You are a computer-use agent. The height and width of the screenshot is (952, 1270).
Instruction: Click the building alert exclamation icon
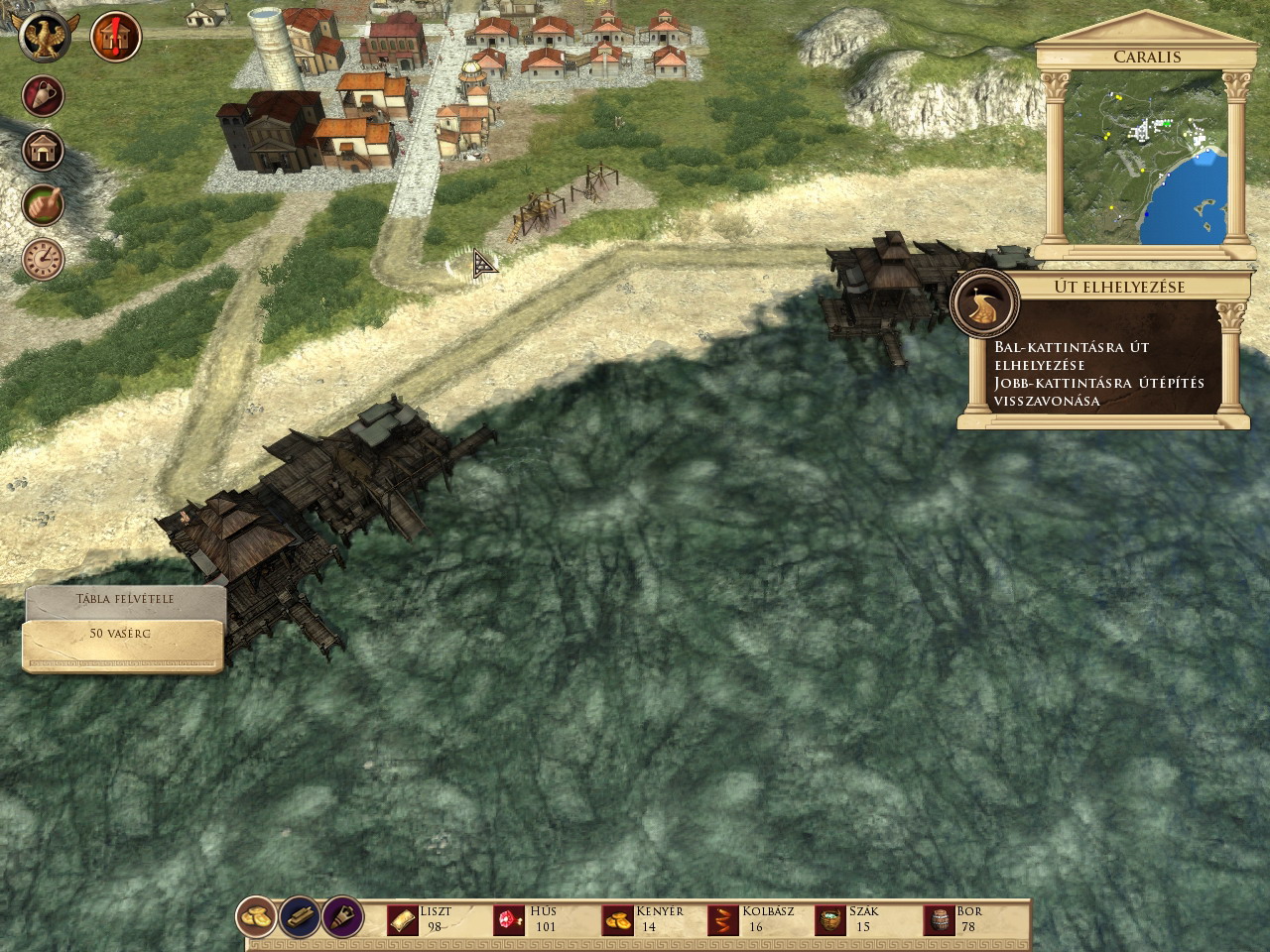click(x=115, y=39)
